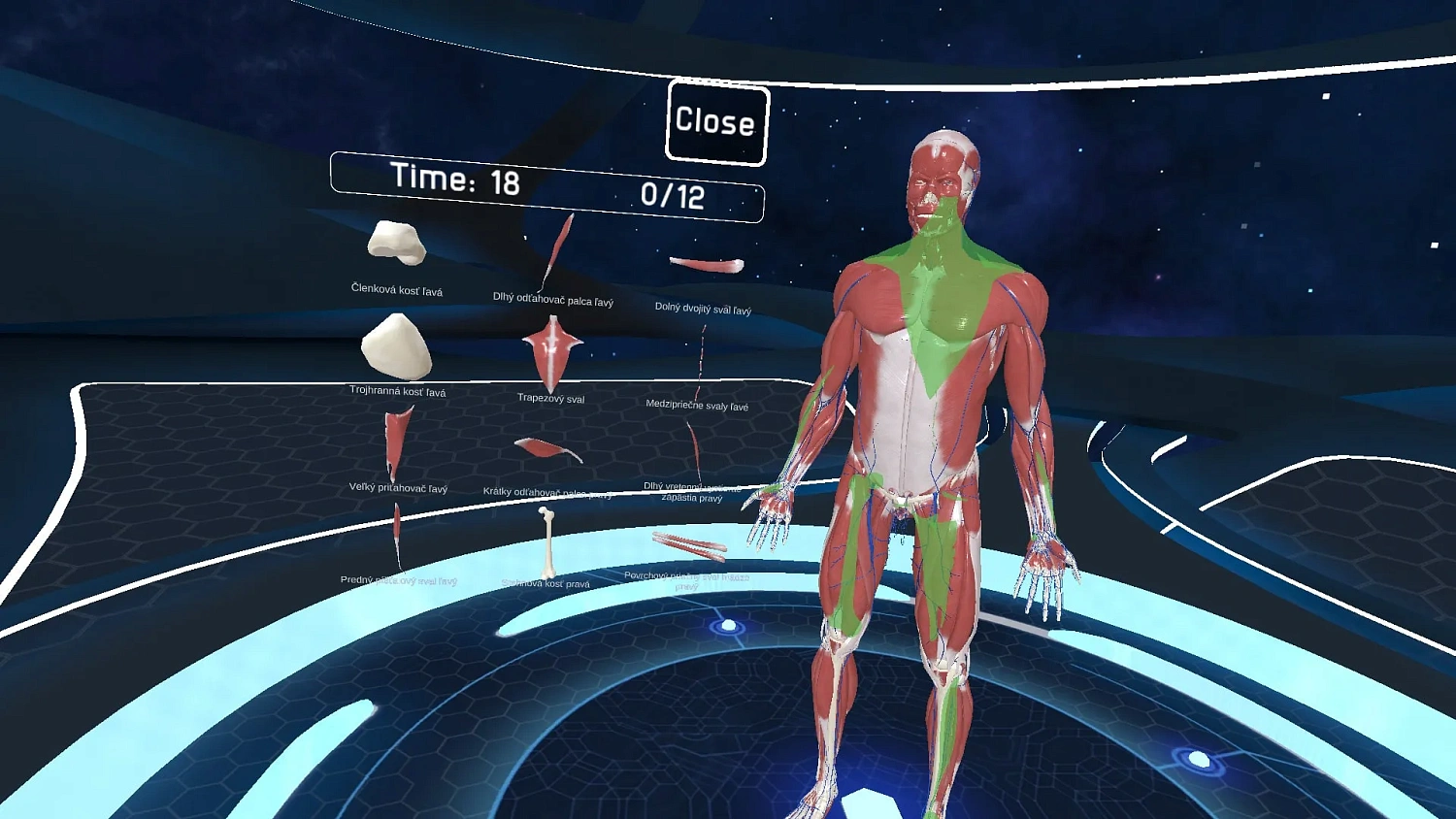
Task: Select the Medzipriečne svaly ľavé muscle strand
Action: click(702, 359)
